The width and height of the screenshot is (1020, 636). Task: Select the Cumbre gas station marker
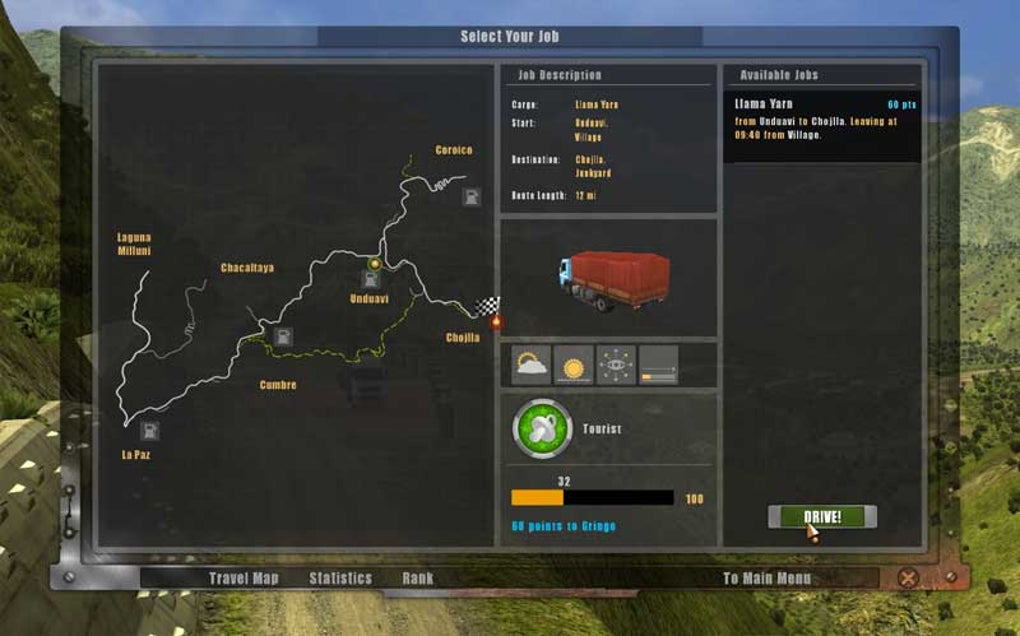(283, 336)
